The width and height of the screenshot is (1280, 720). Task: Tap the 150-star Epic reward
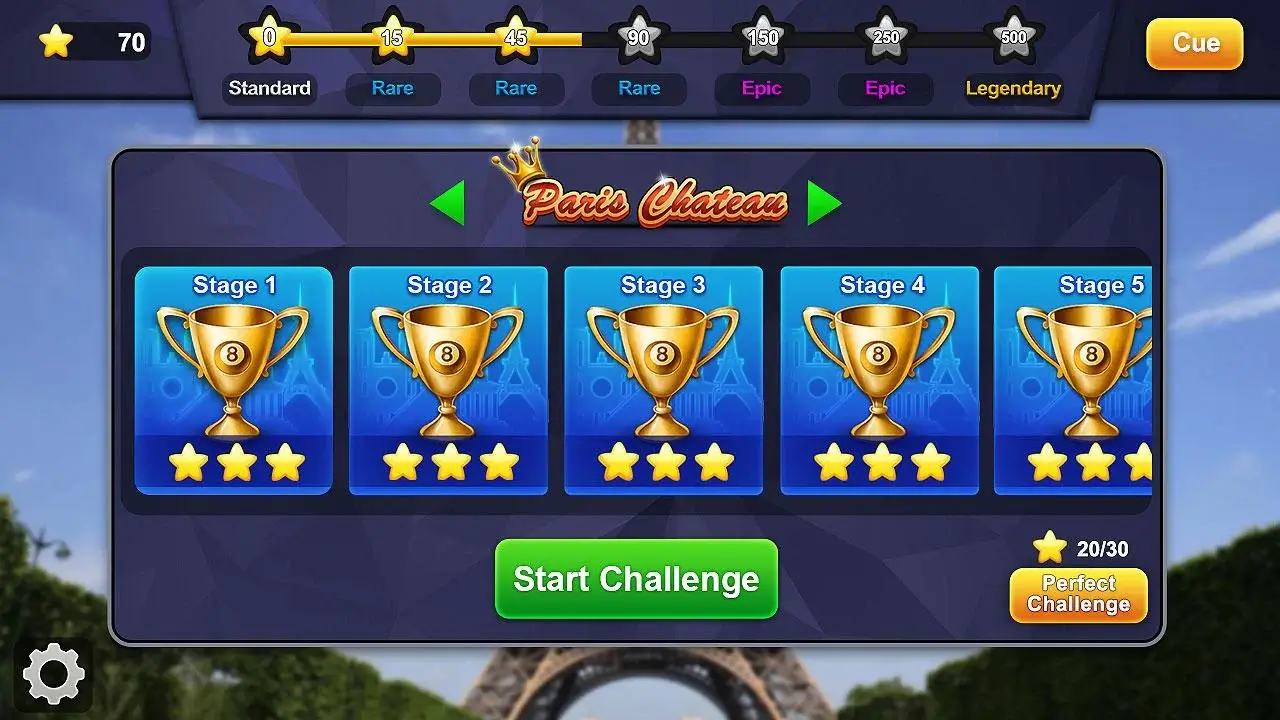tap(762, 40)
